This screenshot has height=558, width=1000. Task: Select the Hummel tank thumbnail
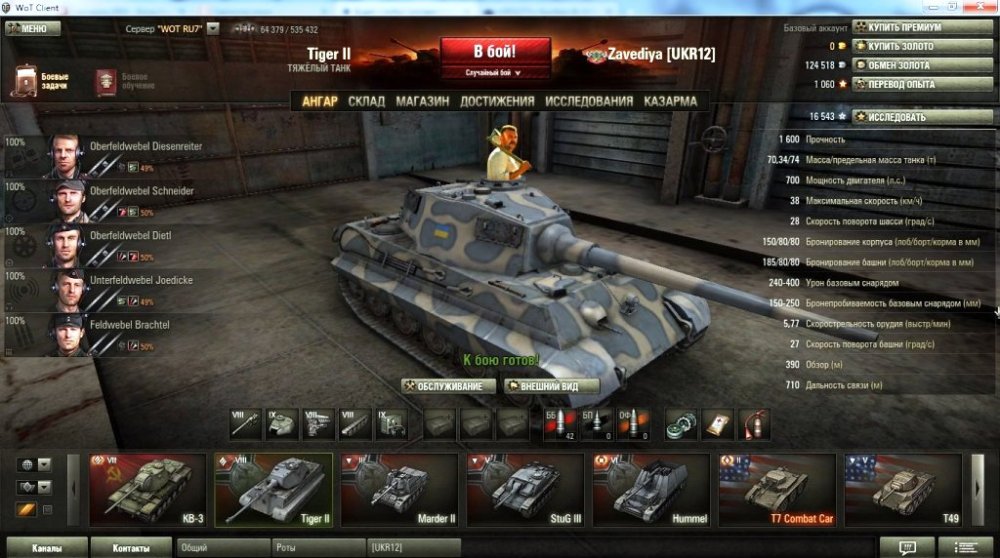click(653, 490)
